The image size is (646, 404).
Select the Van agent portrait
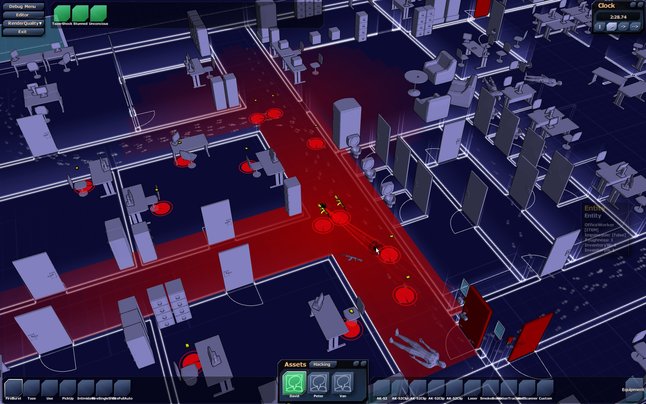(x=342, y=382)
